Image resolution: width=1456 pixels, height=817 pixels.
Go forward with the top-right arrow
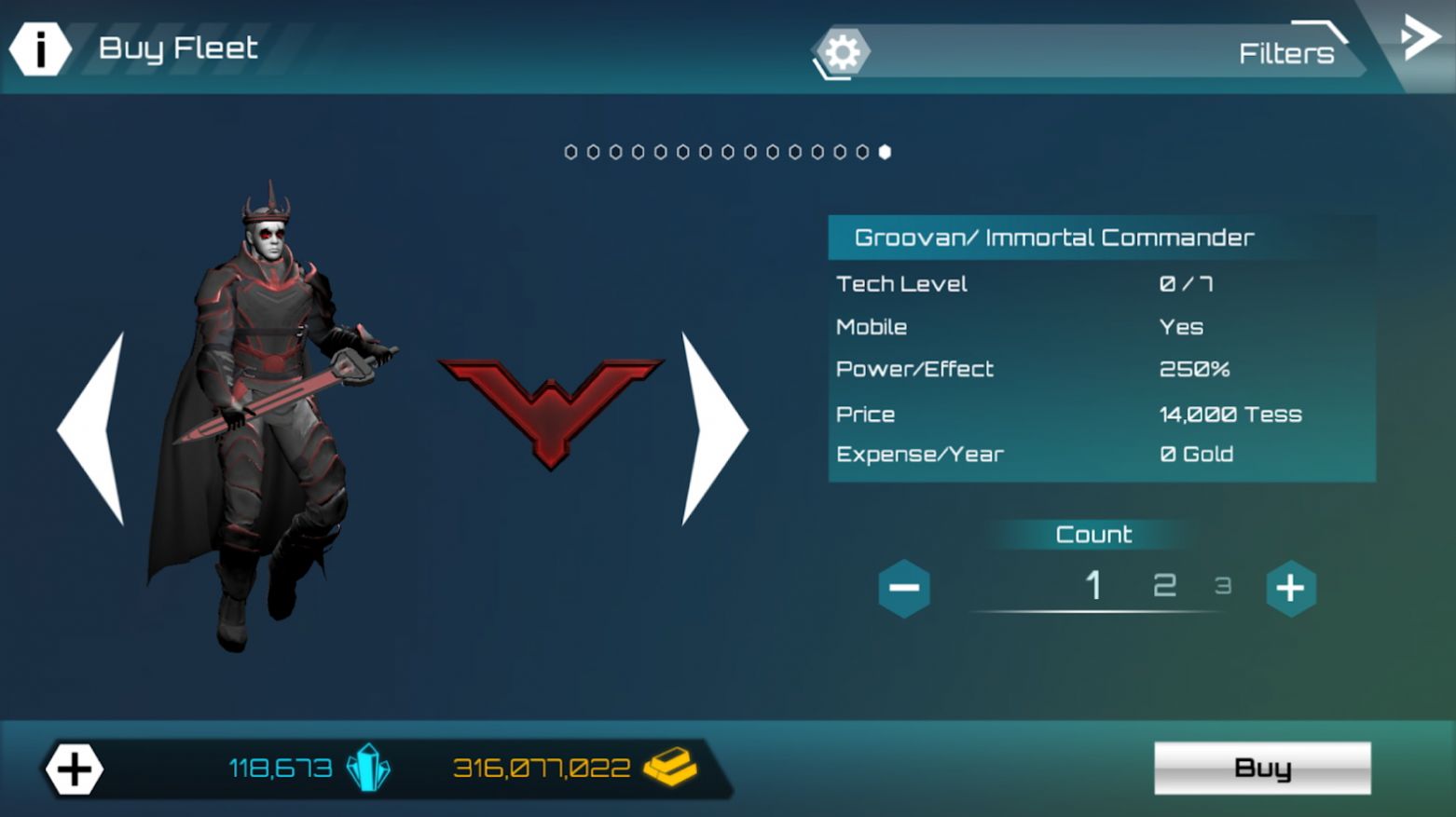click(x=1420, y=39)
